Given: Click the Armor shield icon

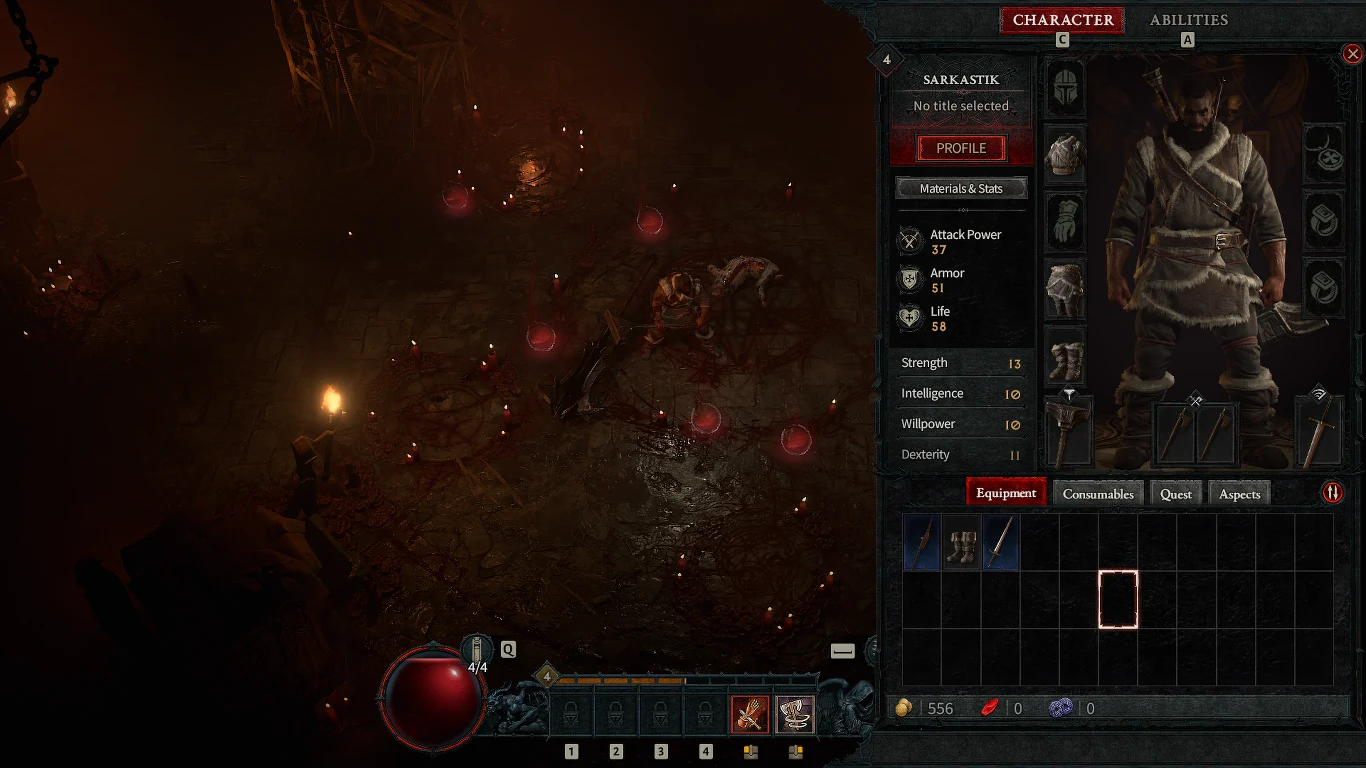Looking at the screenshot, I should click(x=910, y=280).
